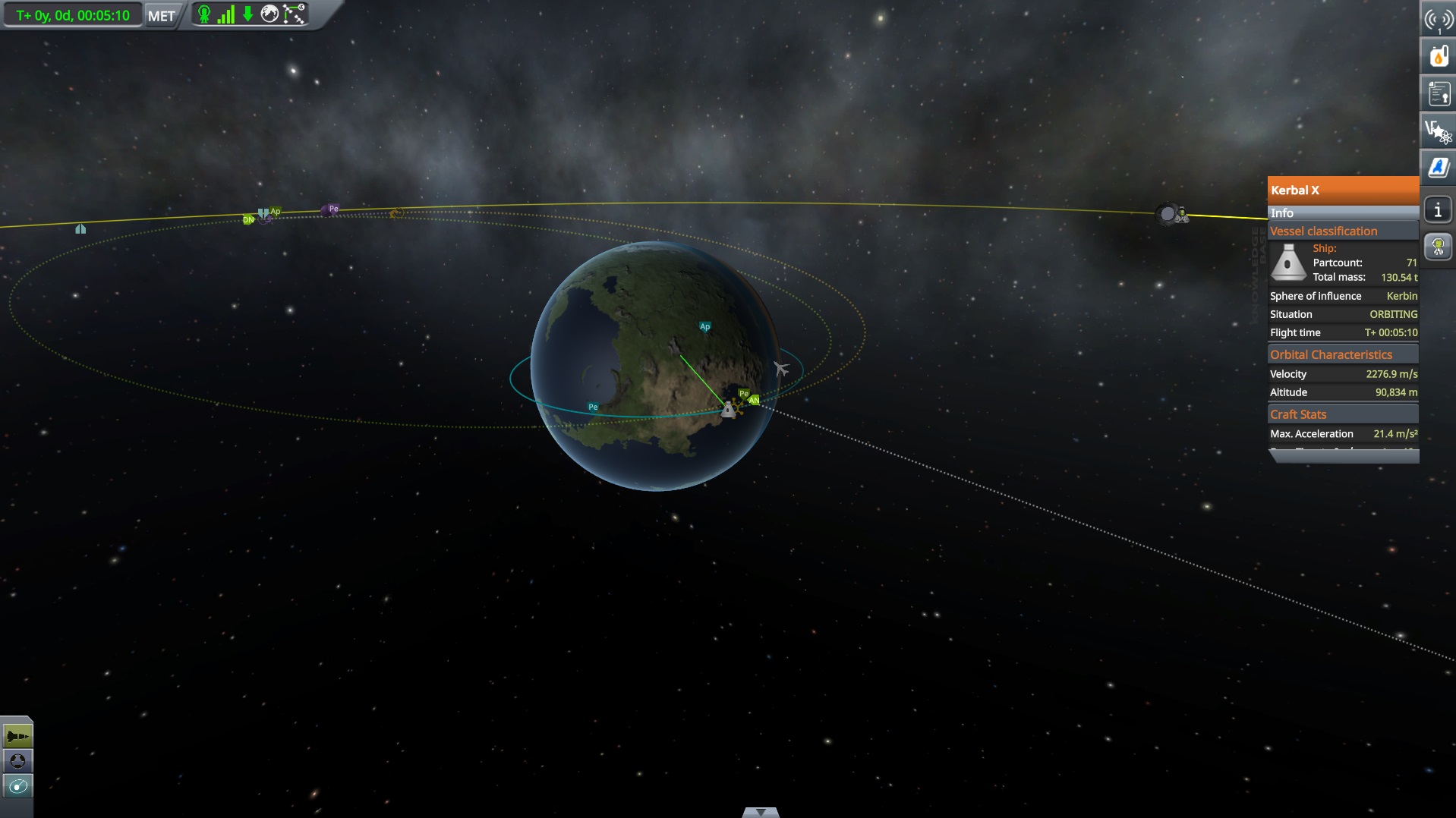Click the MET mission timer label
This screenshot has height=818, width=1456.
162,15
